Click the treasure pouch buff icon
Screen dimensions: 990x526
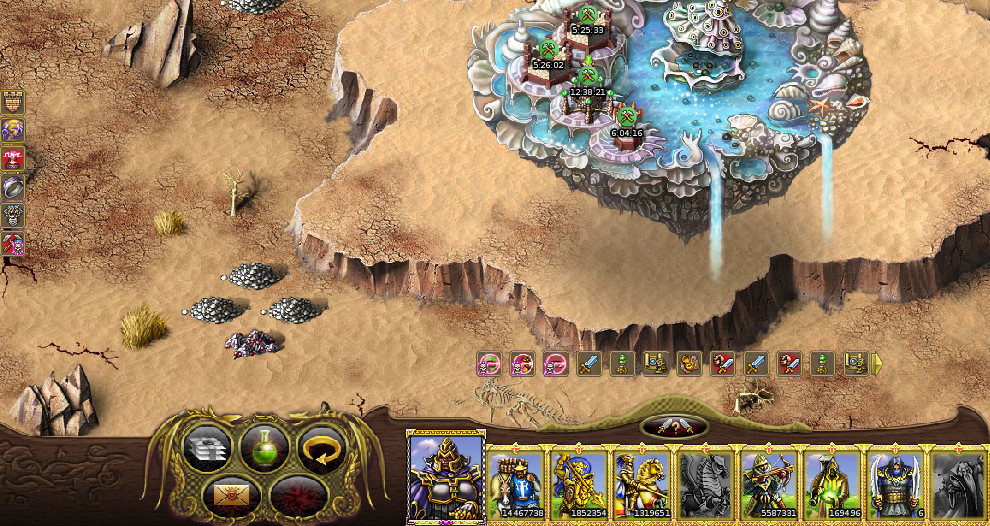pos(689,364)
